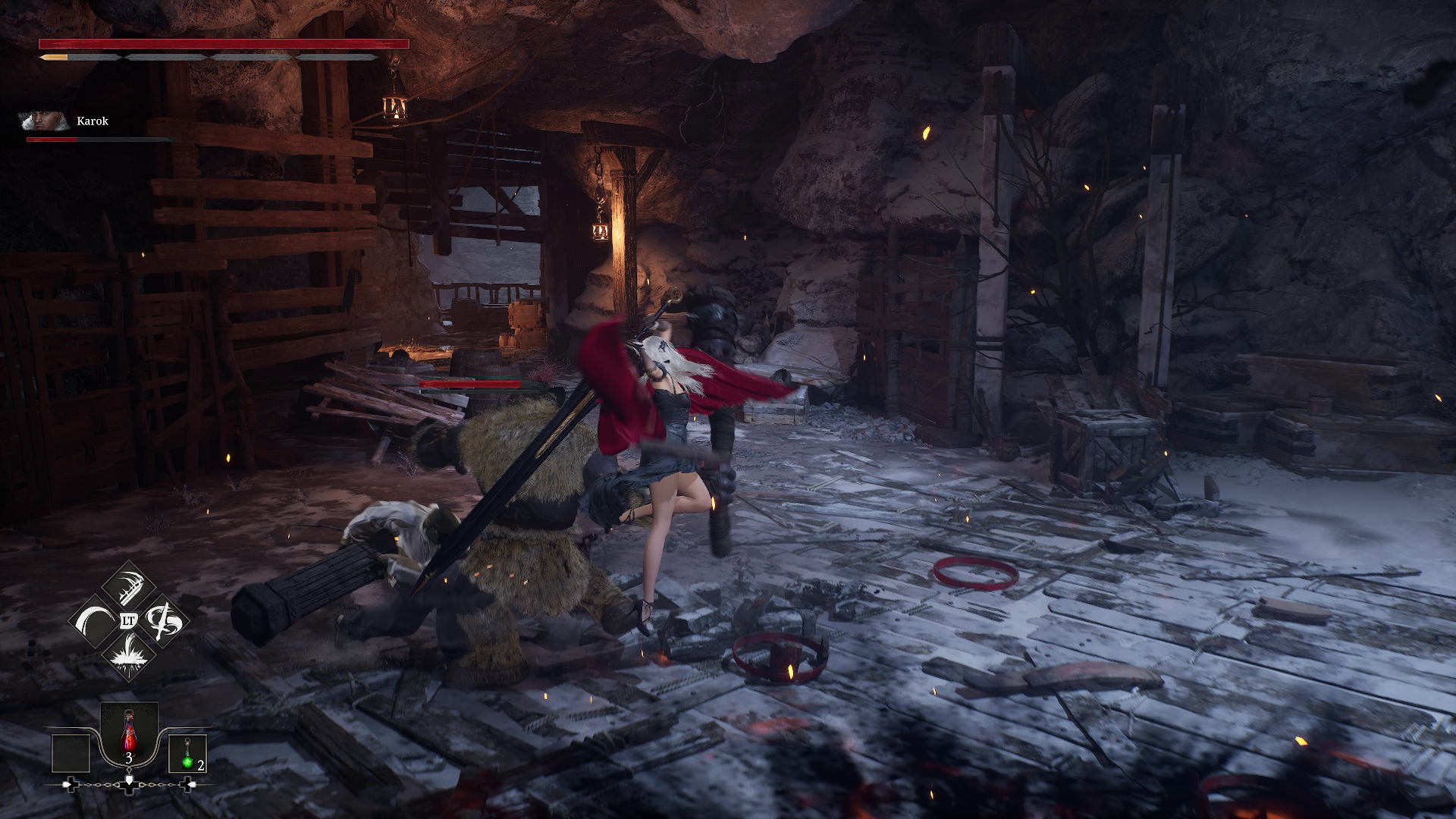Trigger the spinning sword whirl skill

pyautogui.click(x=163, y=621)
